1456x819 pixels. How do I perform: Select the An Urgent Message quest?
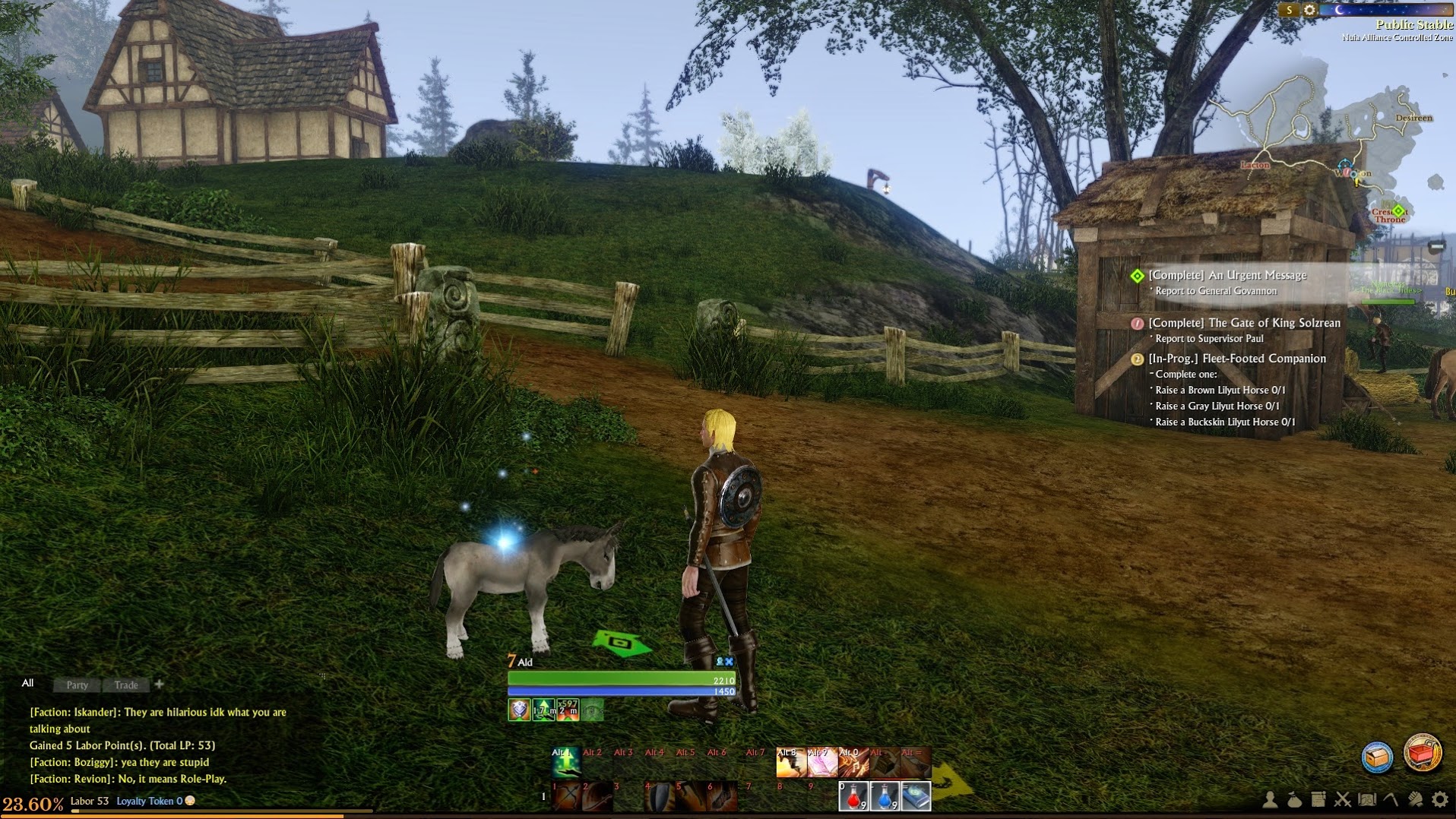(x=1227, y=275)
